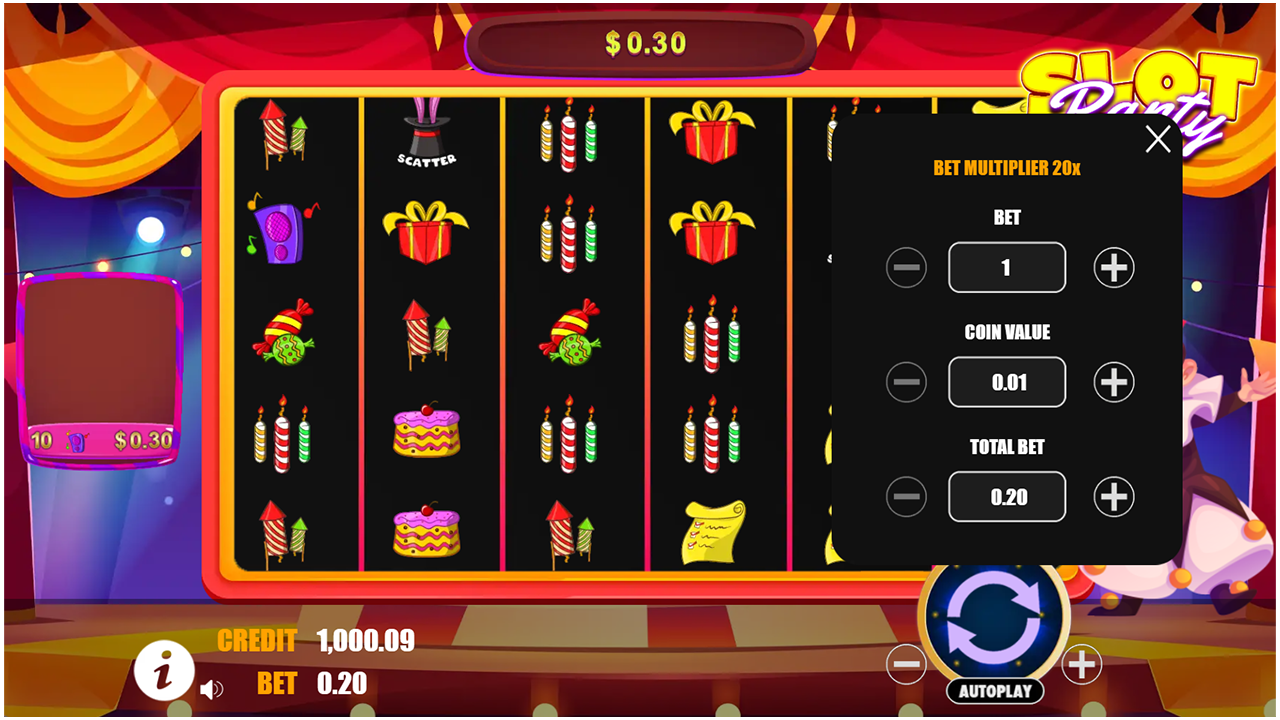Lower the bet via minus beside spin button
1280x720 pixels.
click(x=906, y=662)
